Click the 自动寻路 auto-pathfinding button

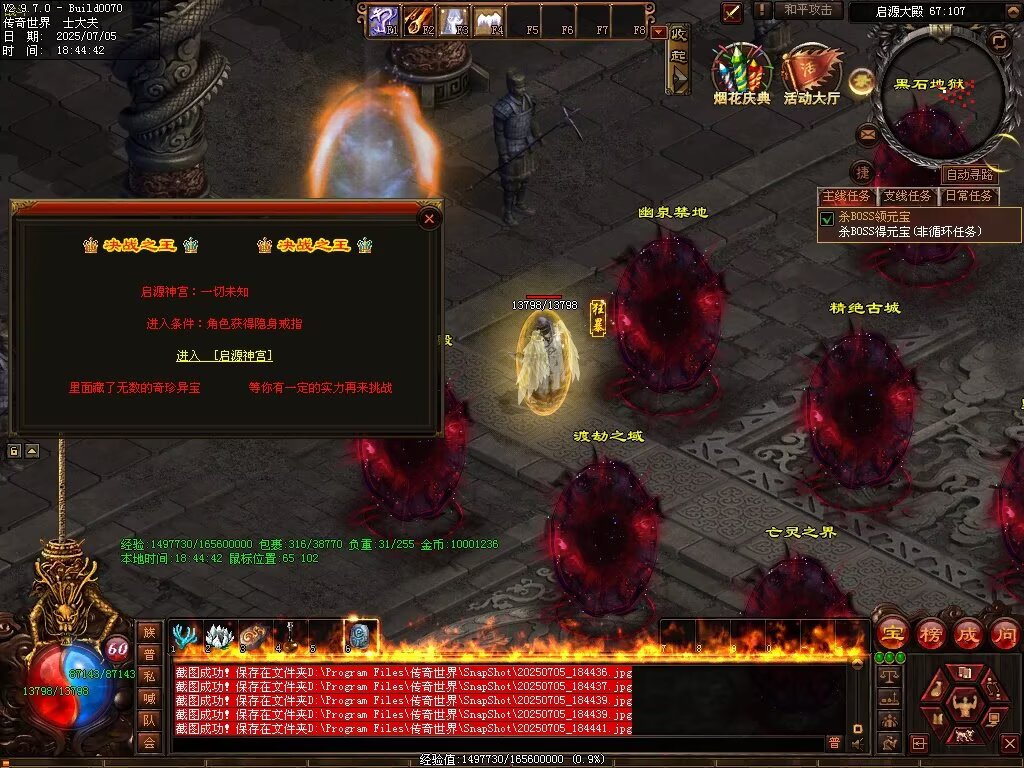pos(970,175)
